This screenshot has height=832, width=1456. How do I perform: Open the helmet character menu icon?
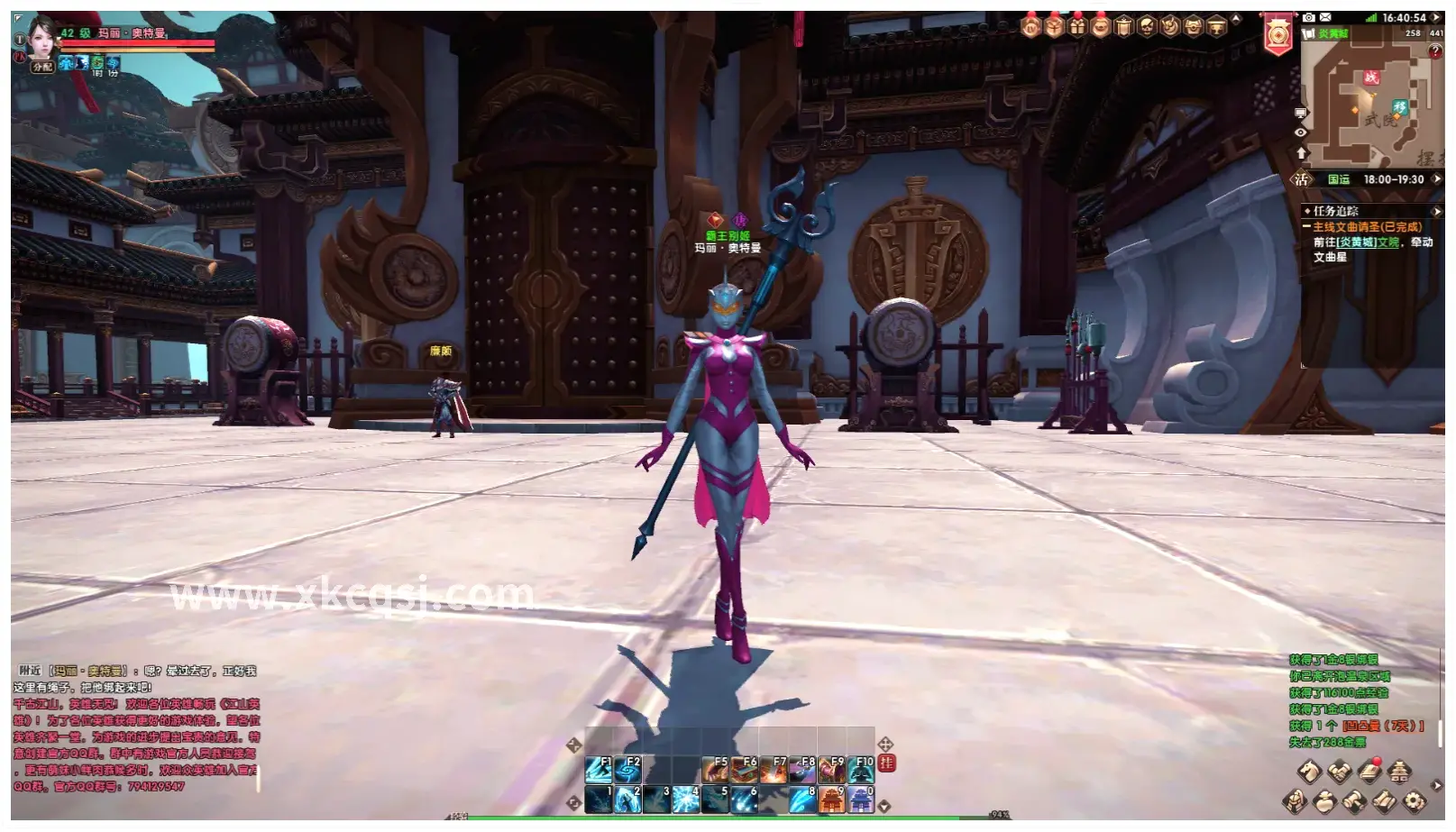pyautogui.click(x=1295, y=800)
